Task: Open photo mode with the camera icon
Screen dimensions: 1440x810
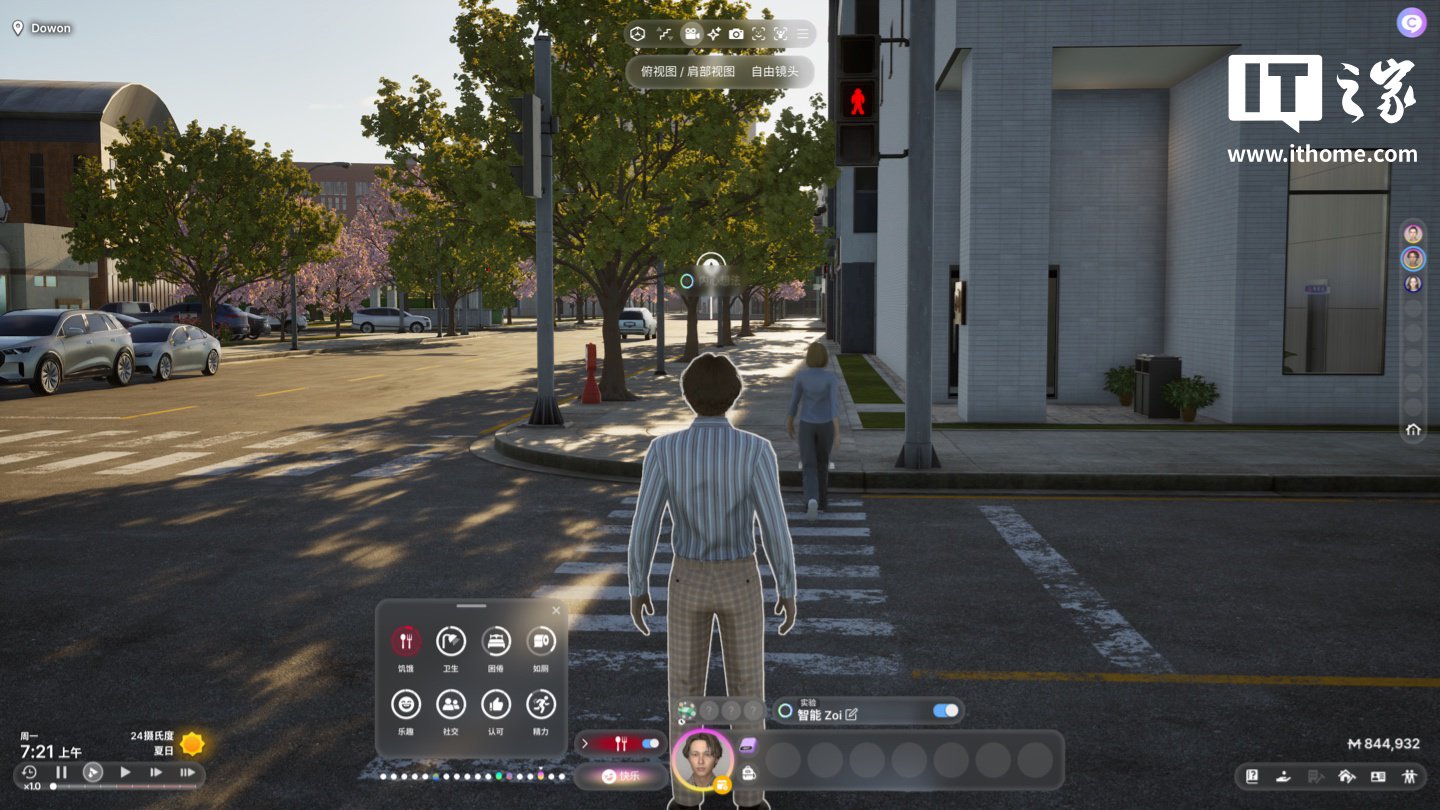Action: coord(736,34)
